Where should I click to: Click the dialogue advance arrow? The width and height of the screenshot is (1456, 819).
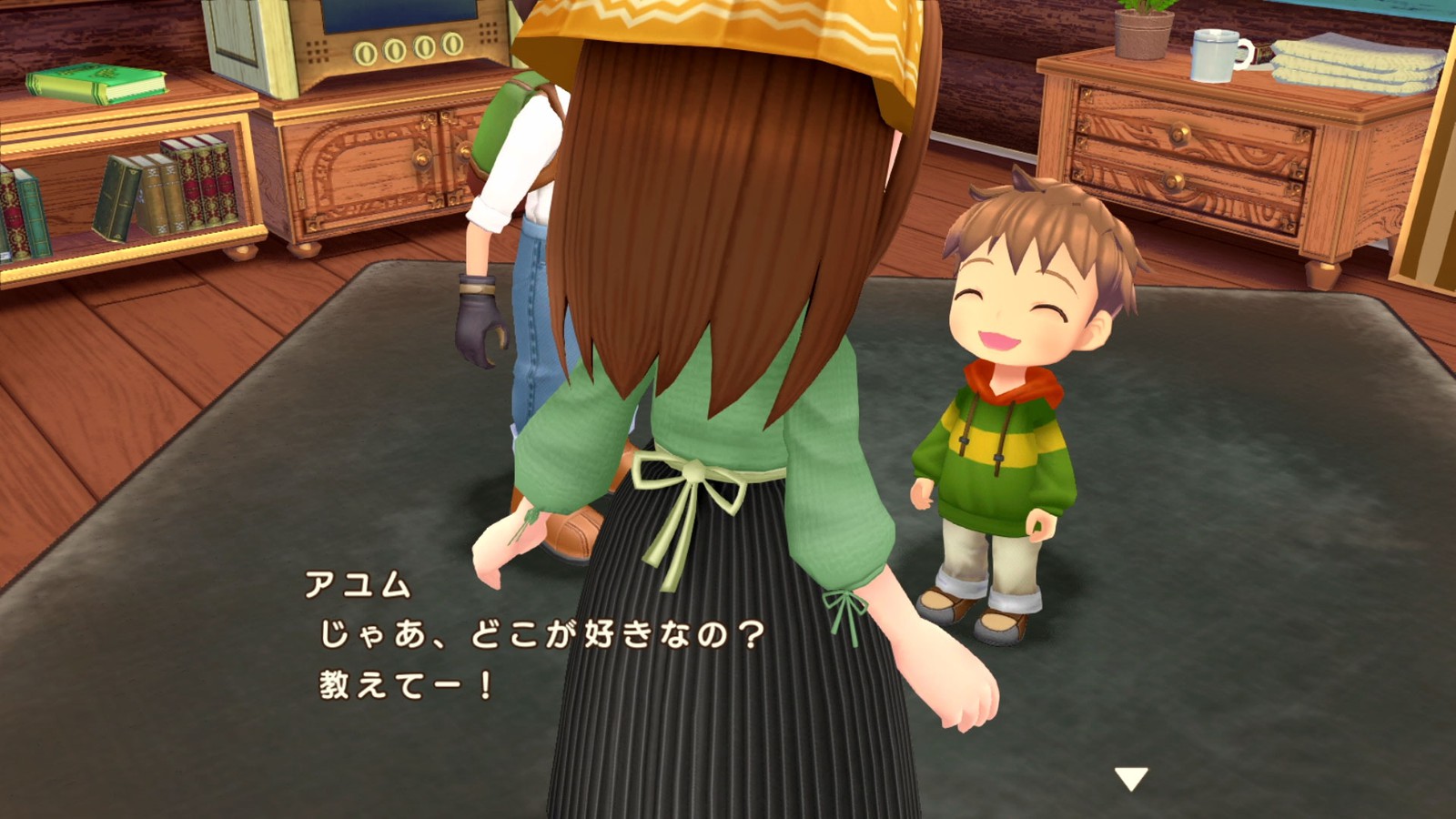click(x=1131, y=778)
